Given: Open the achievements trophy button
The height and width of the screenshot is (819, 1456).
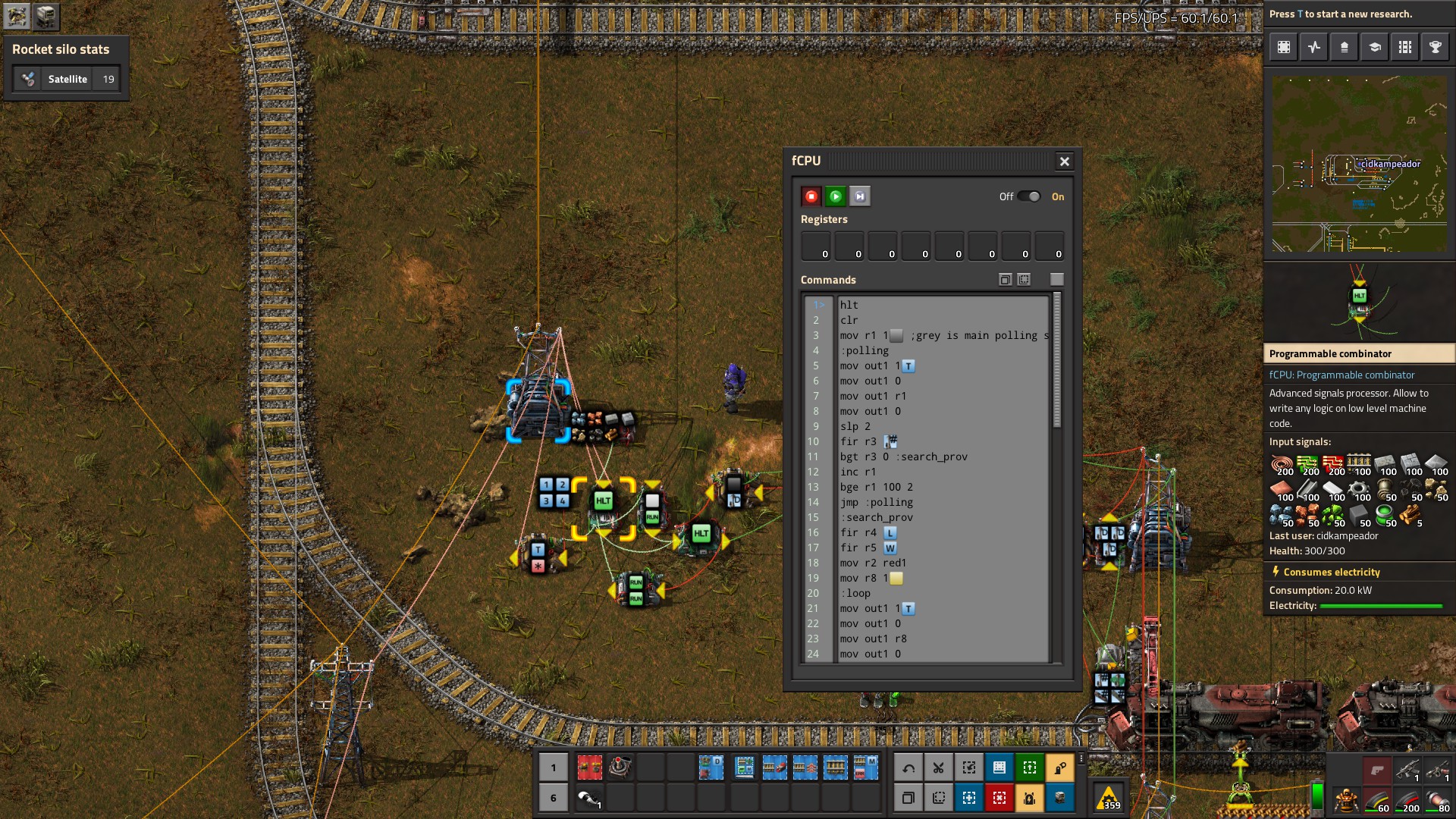Looking at the screenshot, I should 1435,47.
